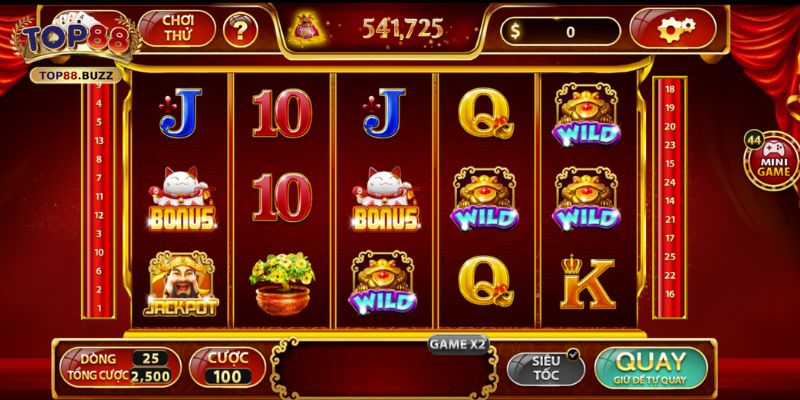Screen dimensions: 800x400
Task: Activate the Game X2 double feature
Action: (x=458, y=343)
